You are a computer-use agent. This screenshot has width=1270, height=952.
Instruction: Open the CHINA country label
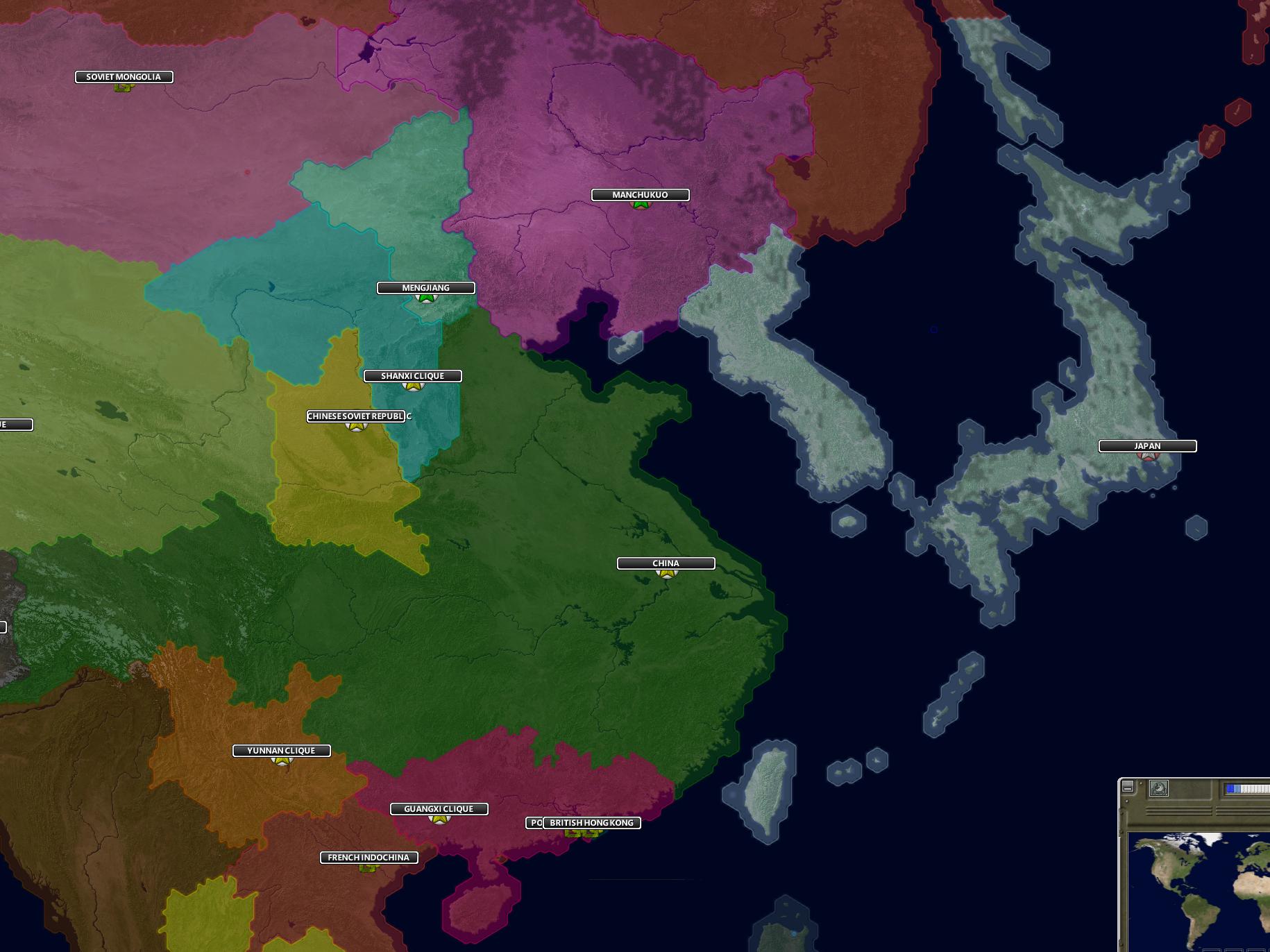tap(666, 563)
